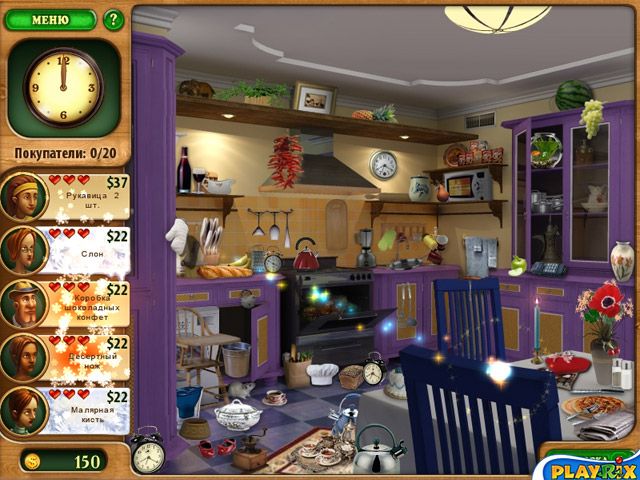Open the МЕНЮ menu

[50, 19]
